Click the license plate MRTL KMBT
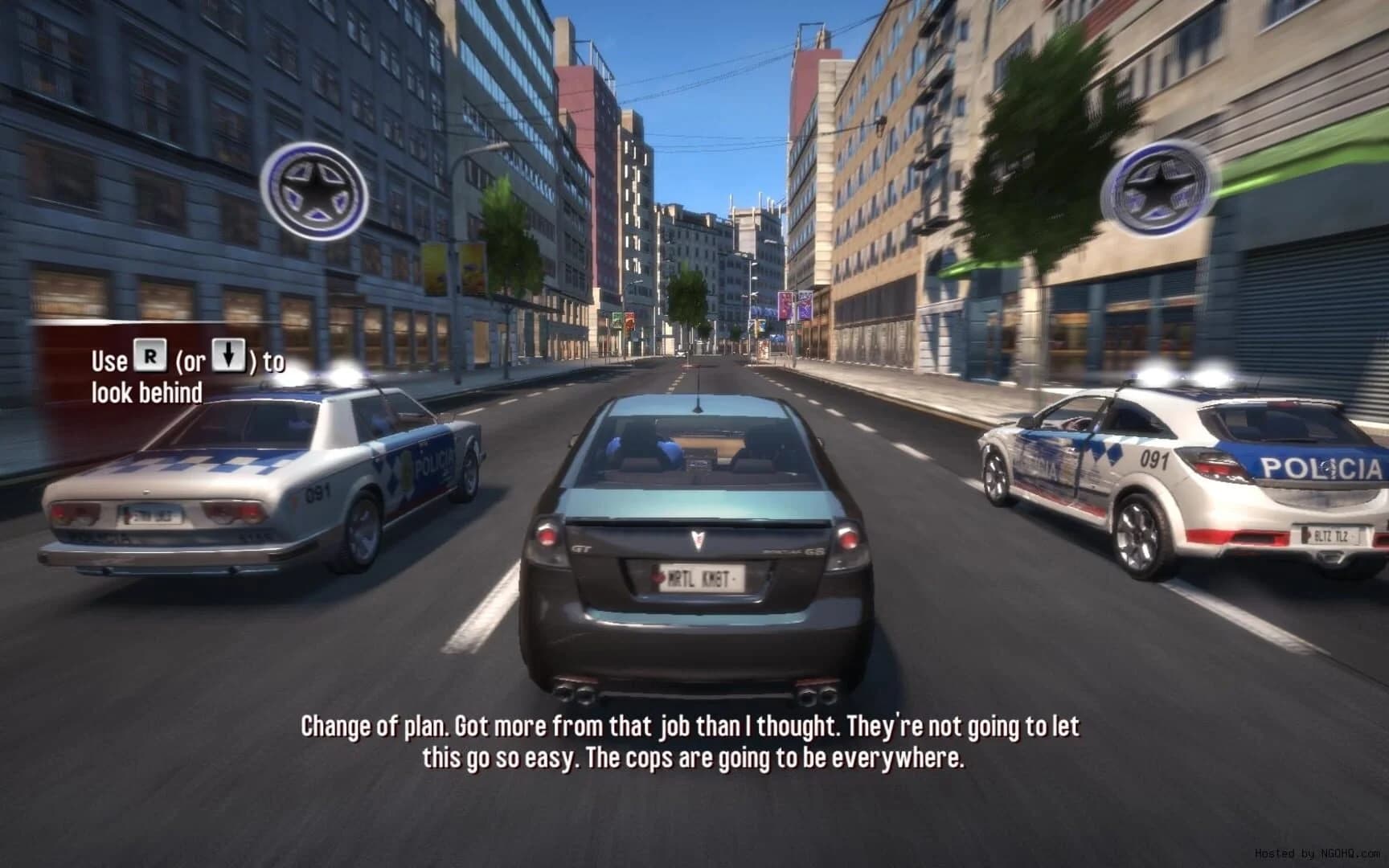This screenshot has height=868, width=1389. 701,576
